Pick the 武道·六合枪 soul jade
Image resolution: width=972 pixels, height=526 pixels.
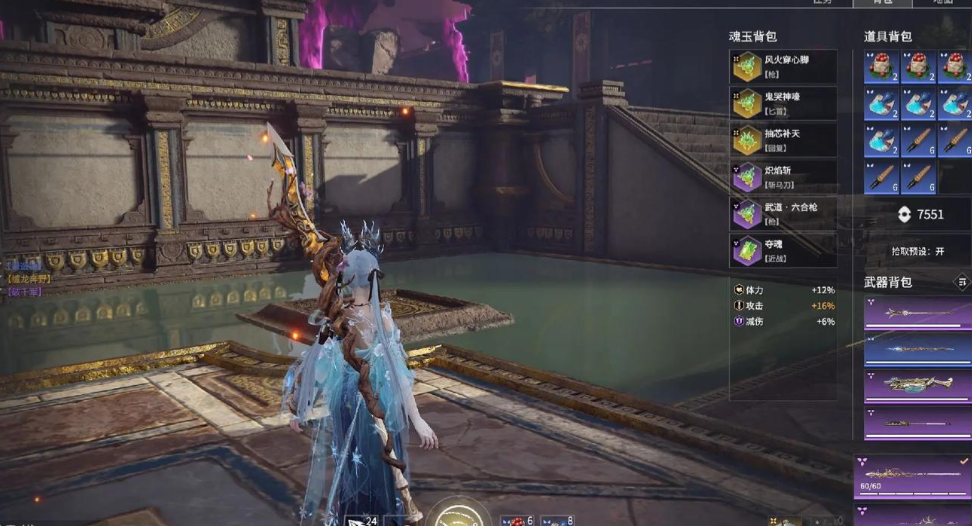(782, 213)
